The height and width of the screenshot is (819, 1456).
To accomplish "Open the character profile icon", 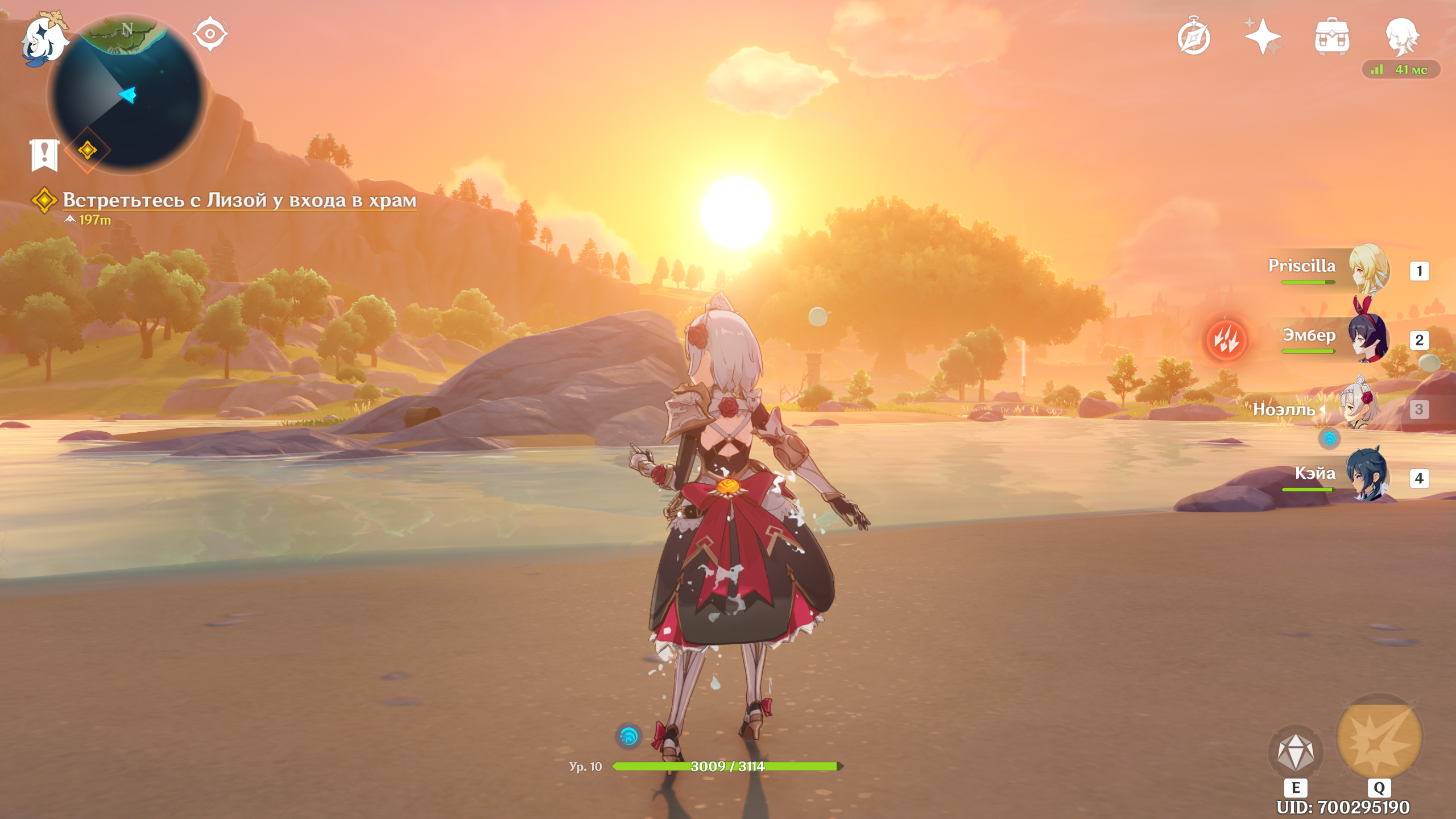I will (1401, 36).
